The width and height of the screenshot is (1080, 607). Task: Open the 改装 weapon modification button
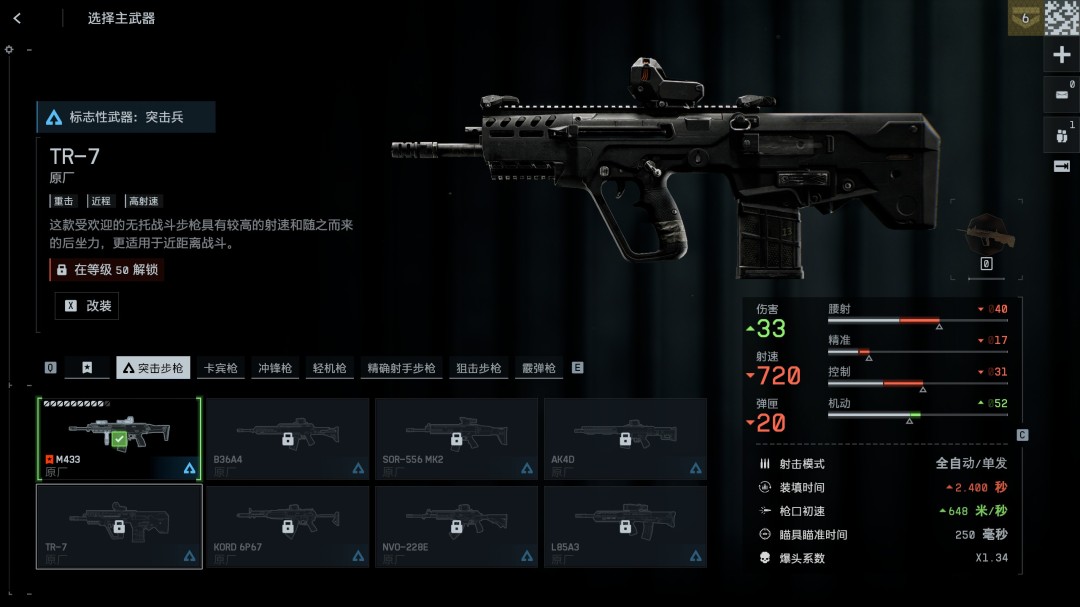coord(87,306)
